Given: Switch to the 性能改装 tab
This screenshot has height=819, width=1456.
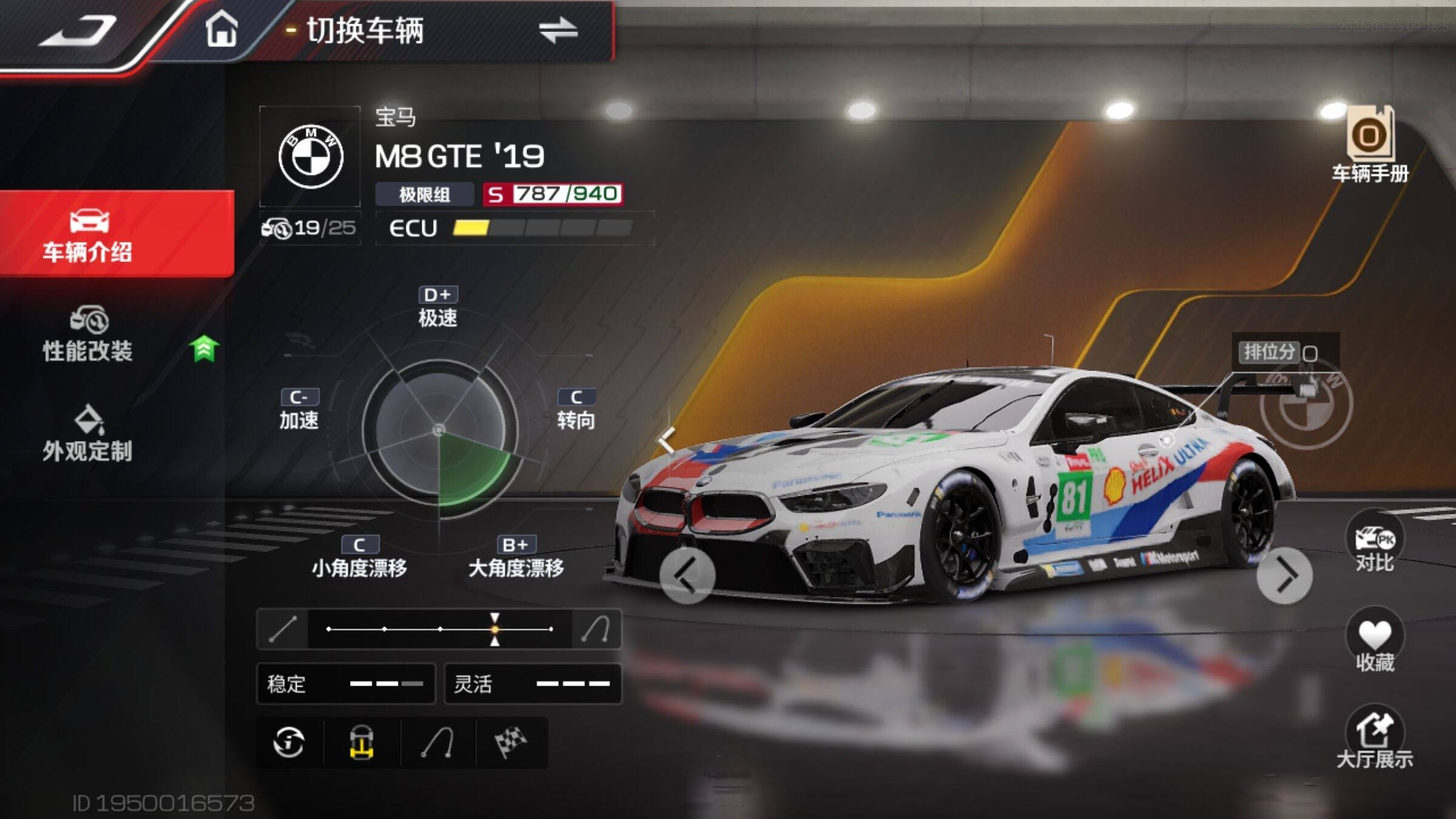Looking at the screenshot, I should coord(88,335).
